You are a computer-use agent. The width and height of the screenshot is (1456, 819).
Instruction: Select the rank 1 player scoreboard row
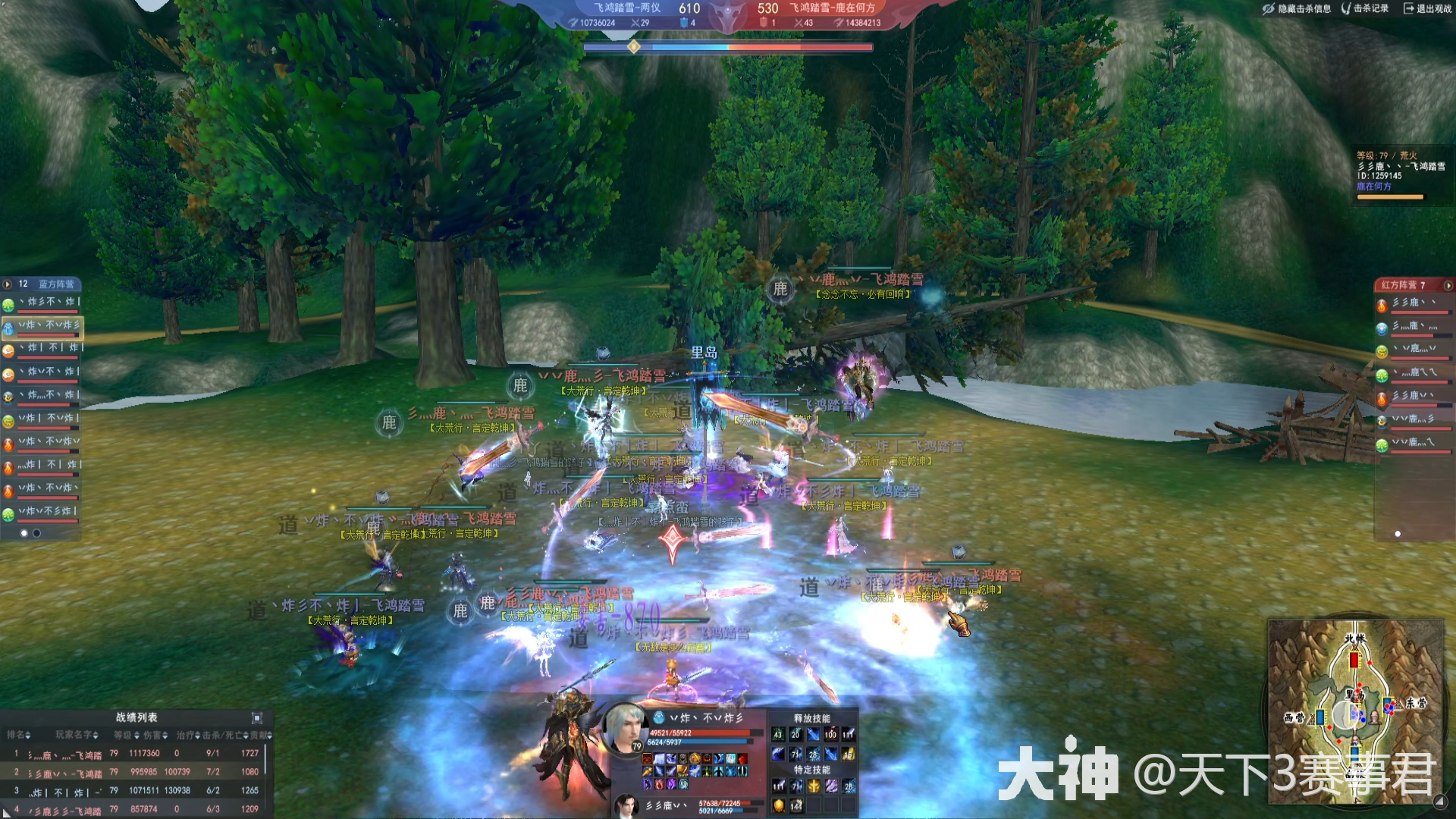[x=136, y=754]
